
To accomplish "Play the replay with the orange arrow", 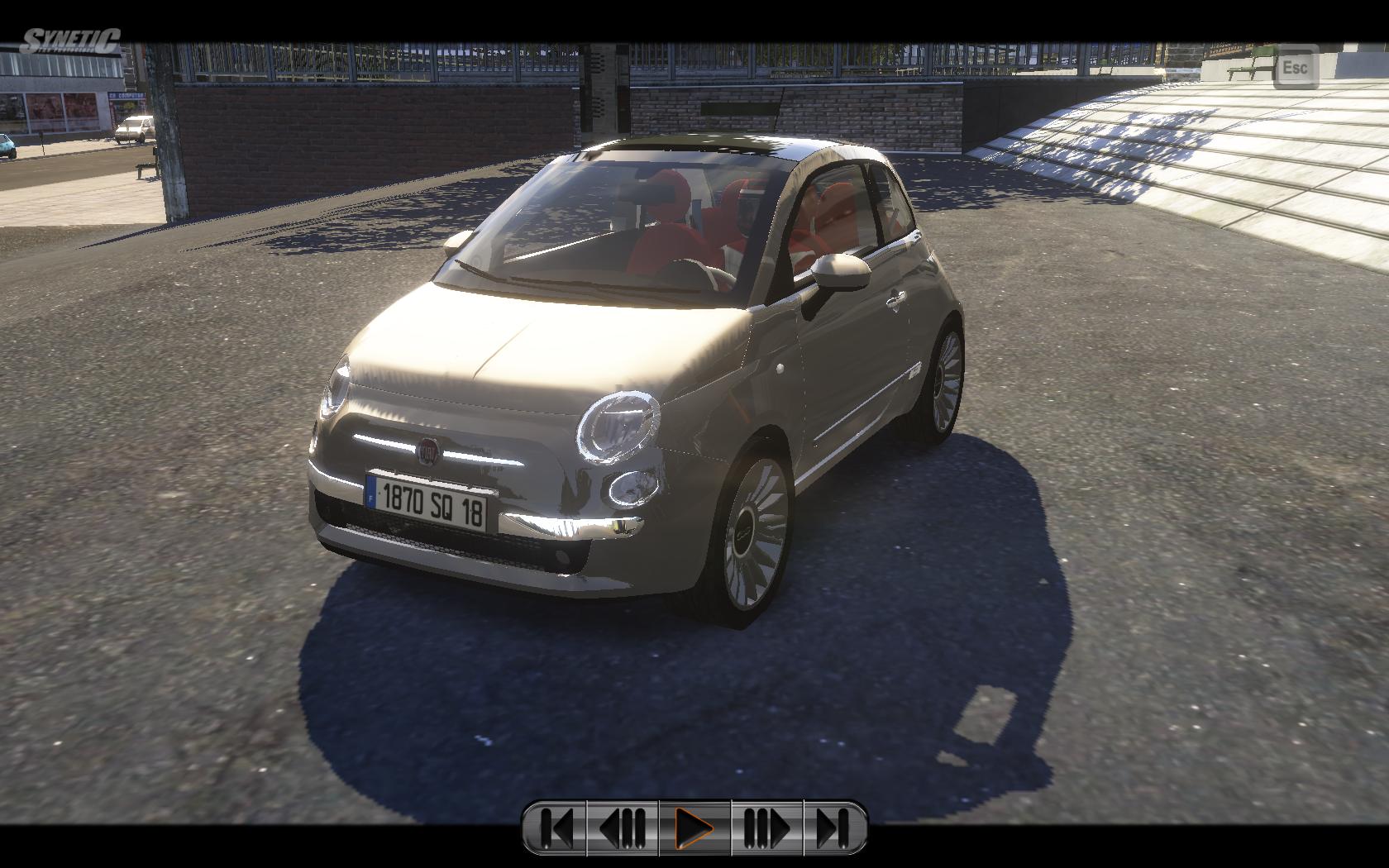I will (x=694, y=827).
